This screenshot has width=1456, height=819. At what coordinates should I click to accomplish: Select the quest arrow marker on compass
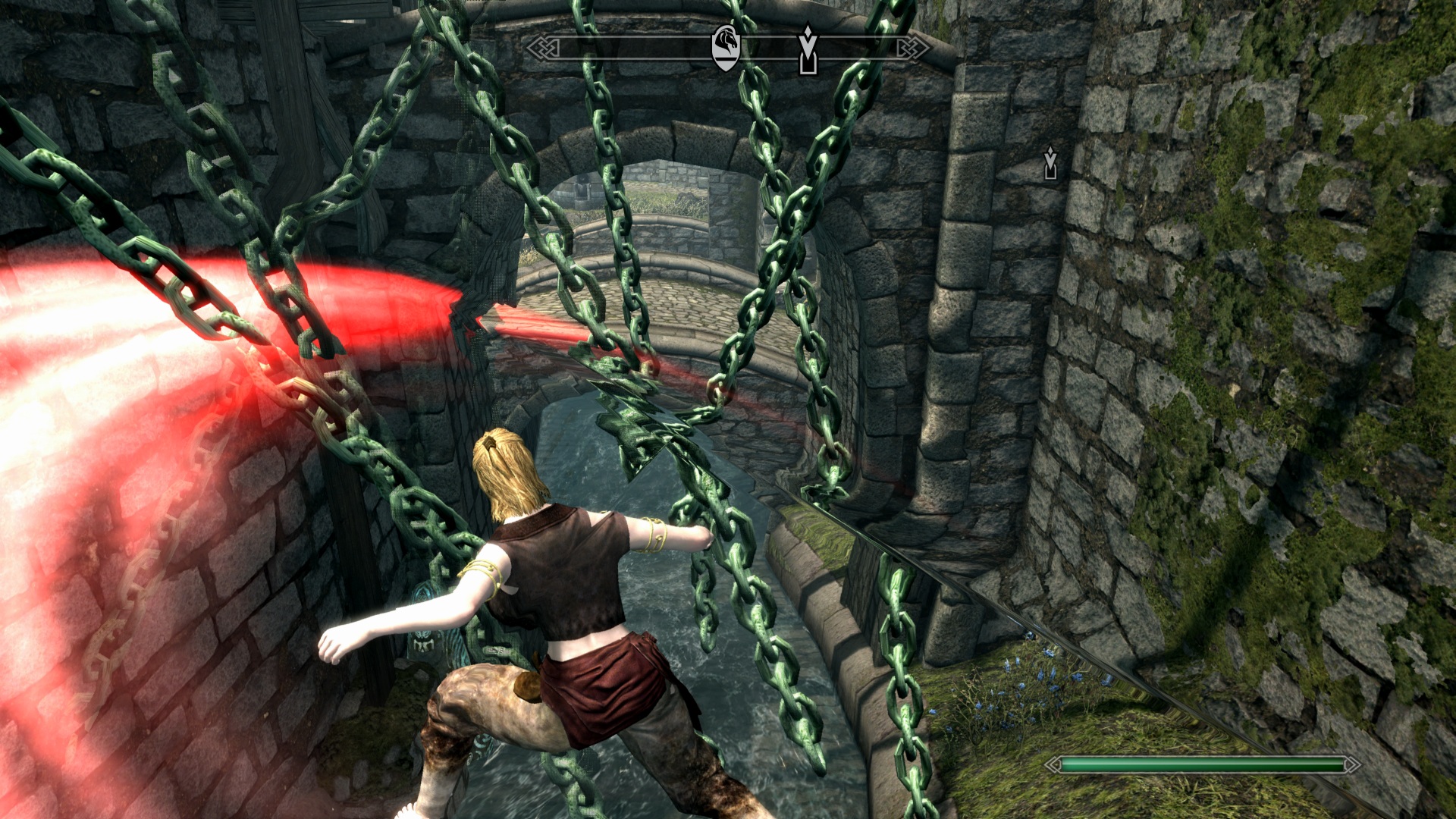808,50
